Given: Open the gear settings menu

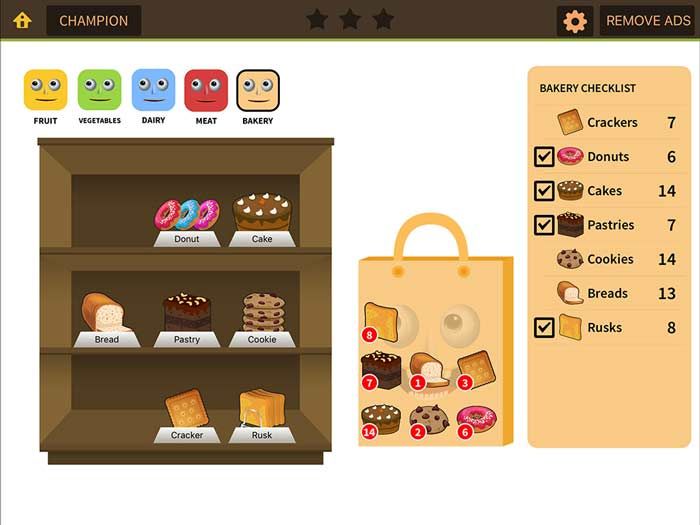Looking at the screenshot, I should coord(575,21).
